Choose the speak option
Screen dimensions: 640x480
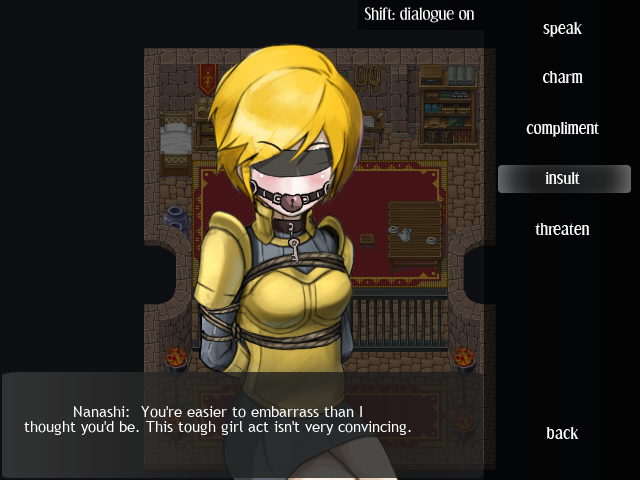click(x=562, y=29)
